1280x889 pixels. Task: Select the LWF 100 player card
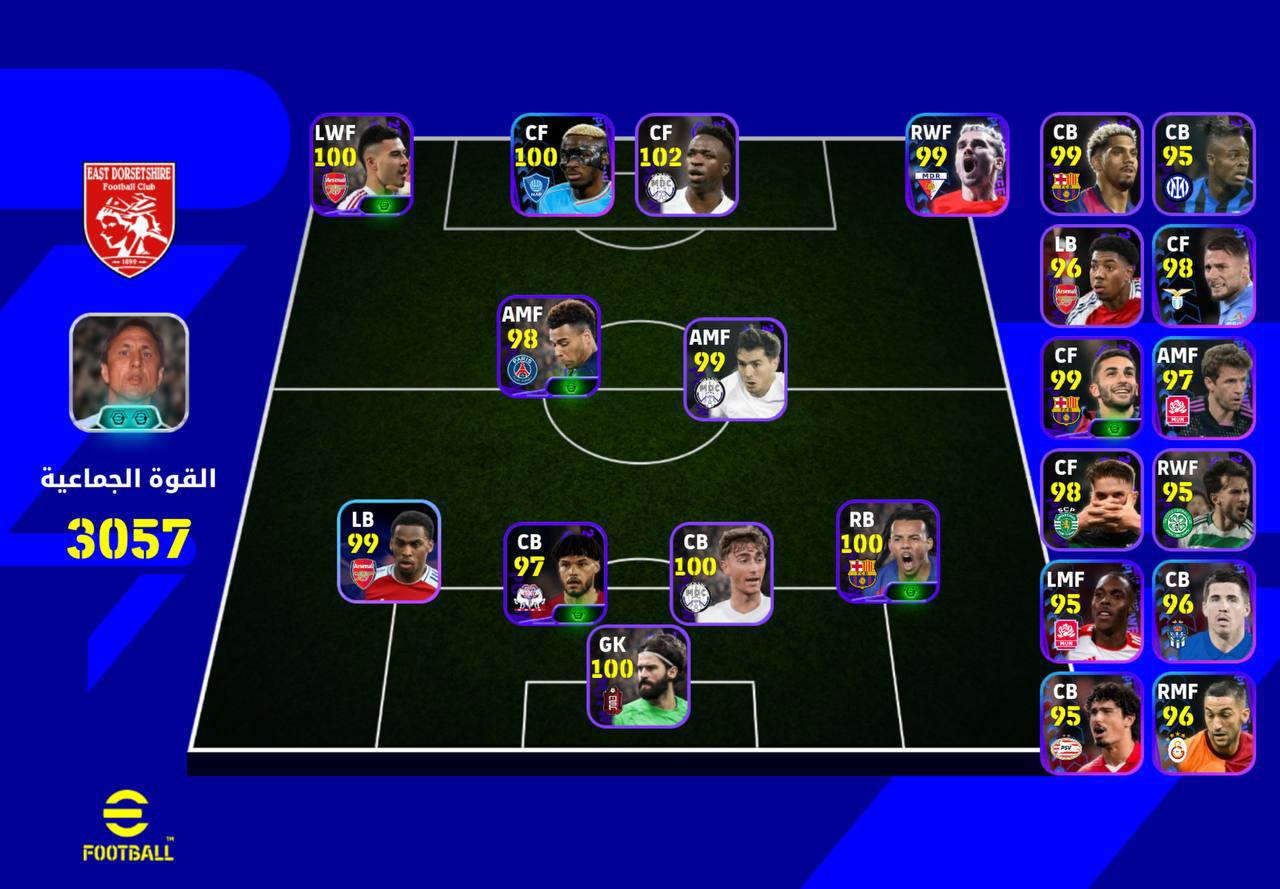[361, 164]
